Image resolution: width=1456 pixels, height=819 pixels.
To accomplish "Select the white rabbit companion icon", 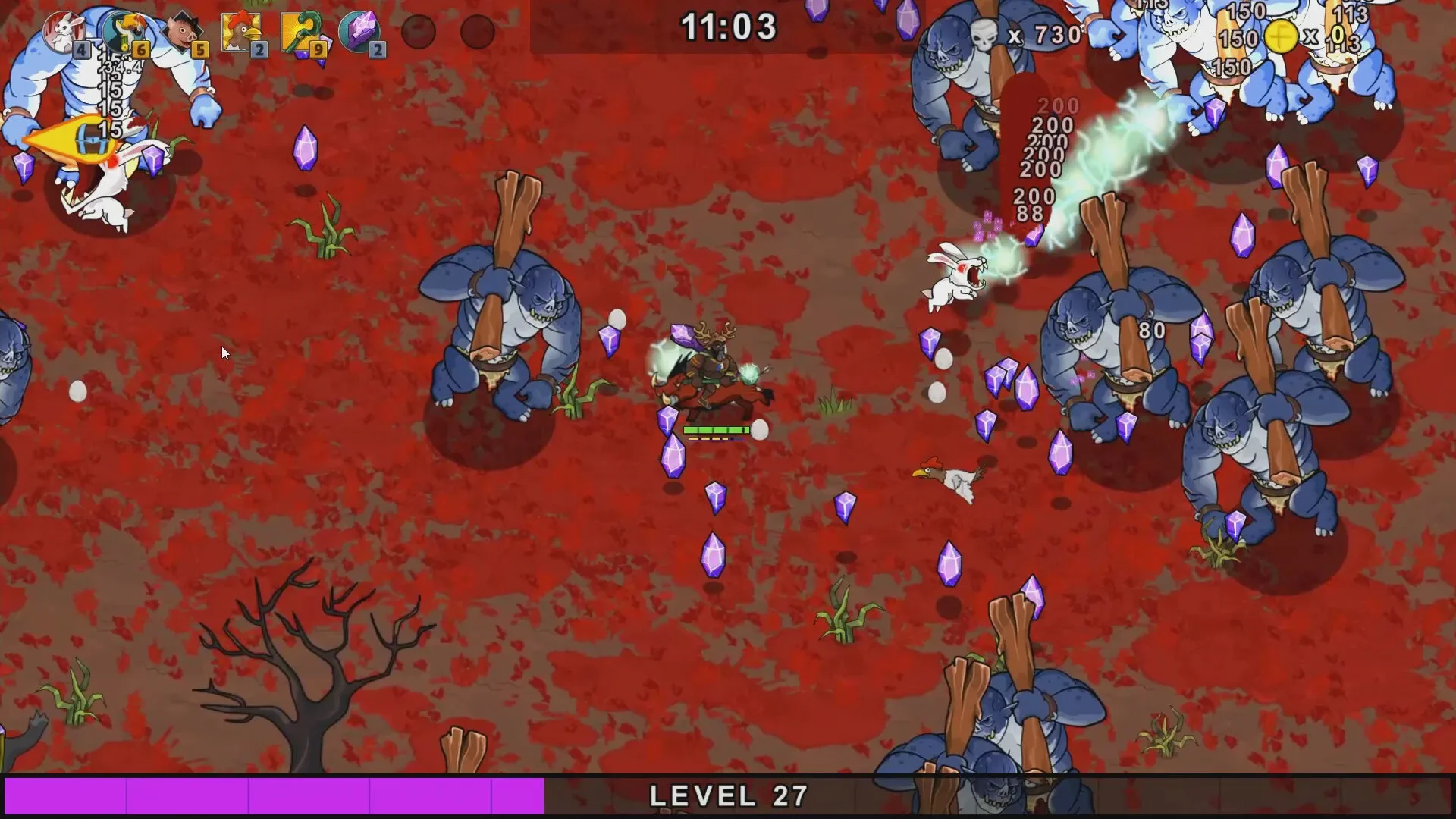I will [64, 32].
